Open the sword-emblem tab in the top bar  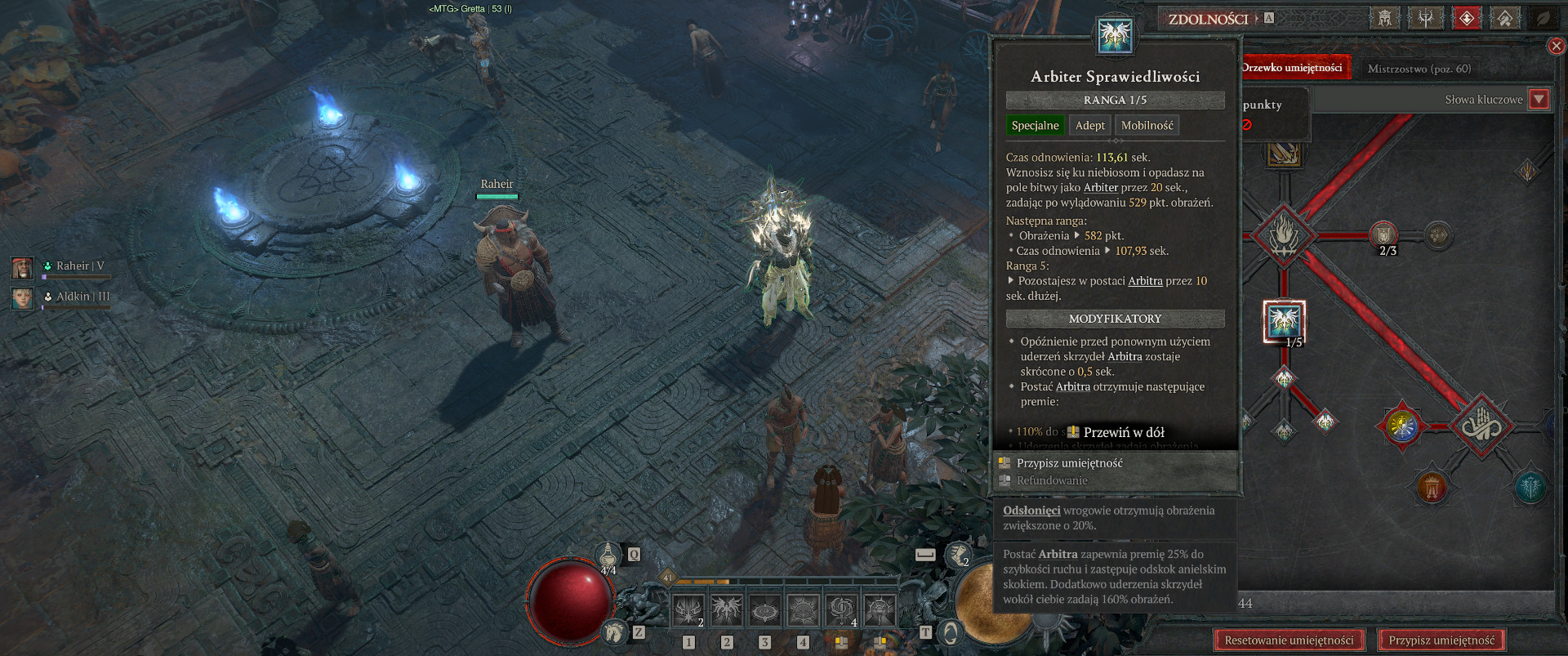click(1425, 18)
